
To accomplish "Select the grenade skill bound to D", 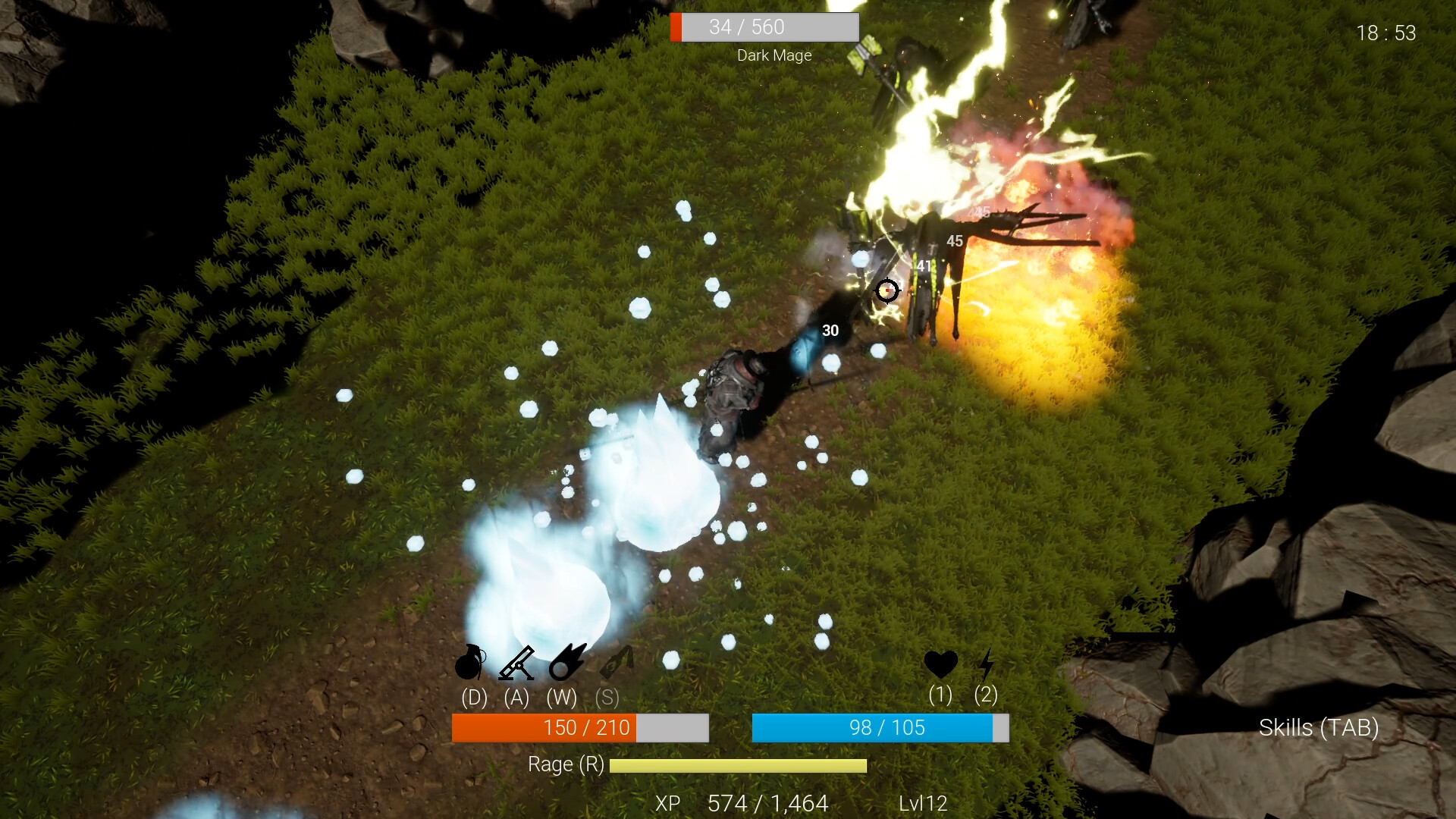I will point(470,664).
